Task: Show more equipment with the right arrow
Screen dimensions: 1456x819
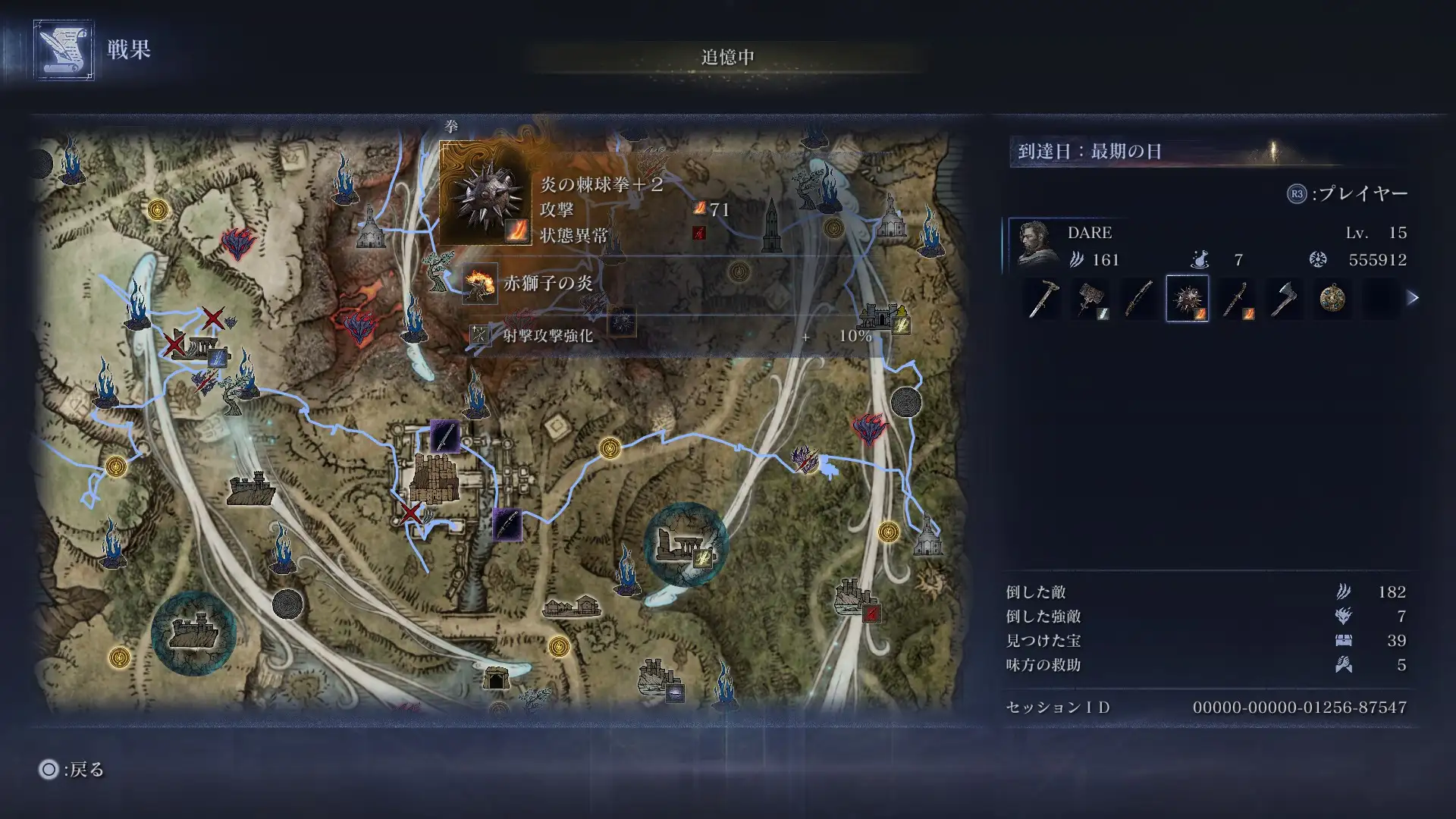Action: 1413,298
